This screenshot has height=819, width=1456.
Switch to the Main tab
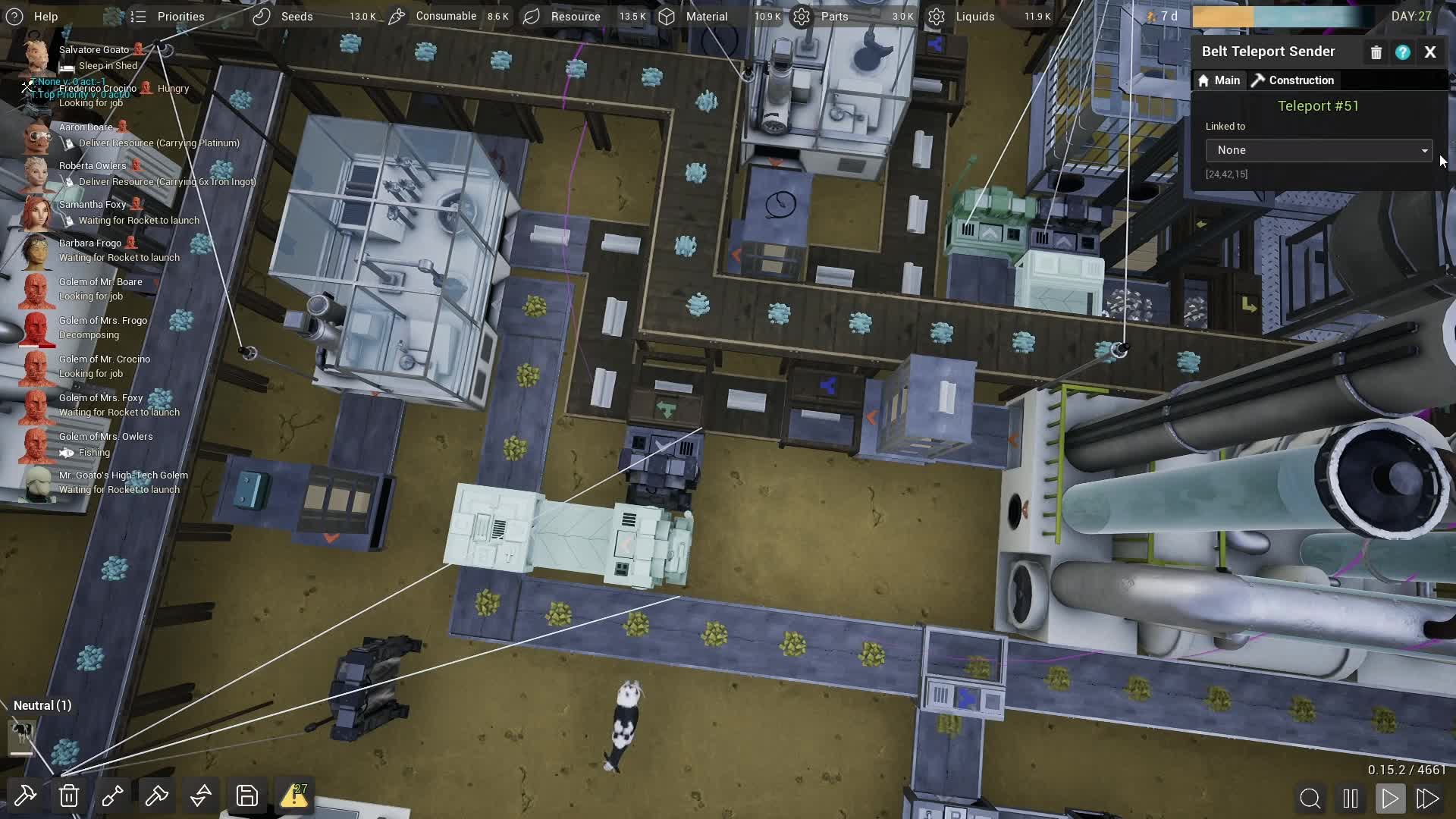coord(1218,80)
